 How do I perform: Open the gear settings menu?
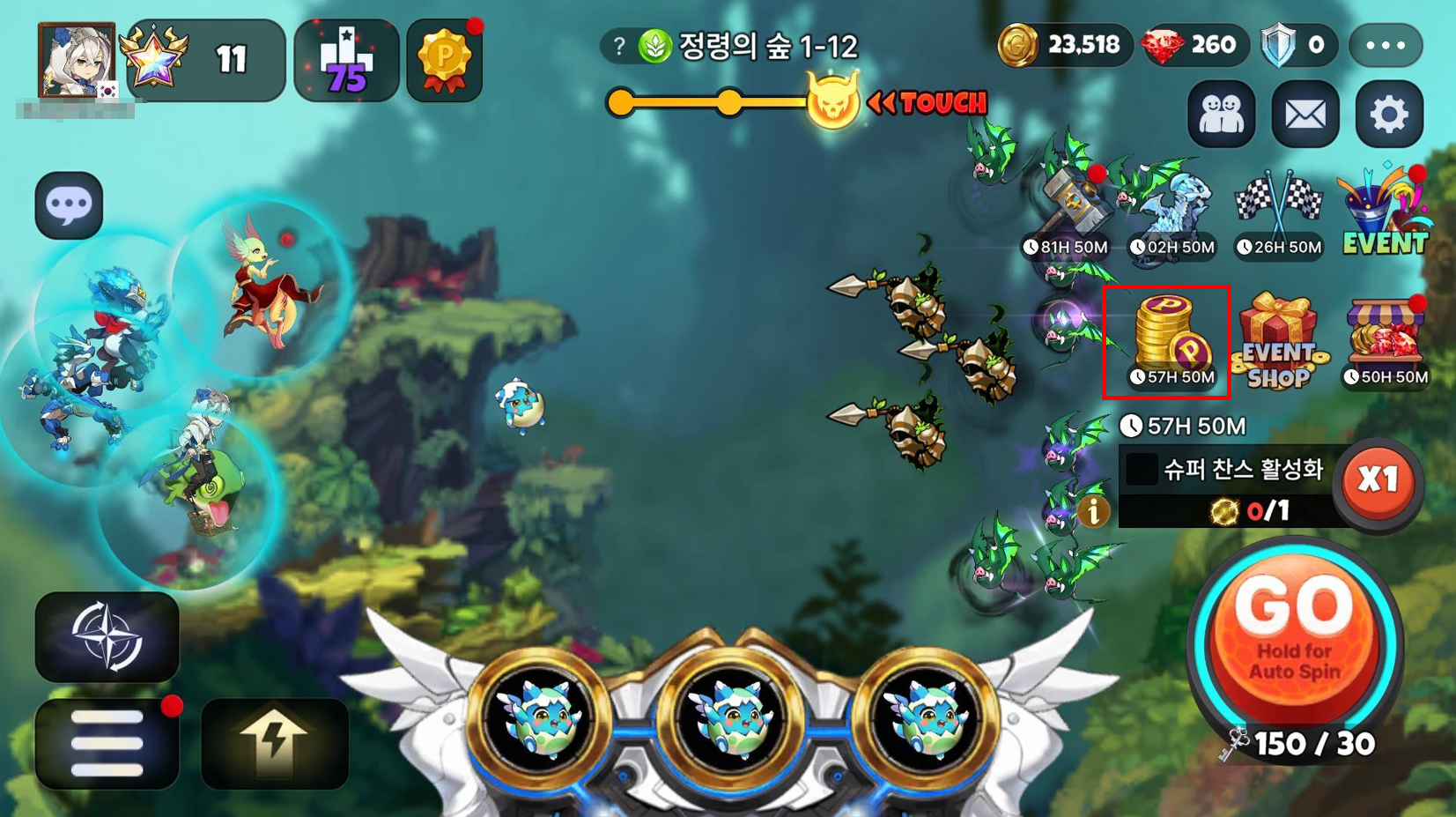[x=1389, y=115]
